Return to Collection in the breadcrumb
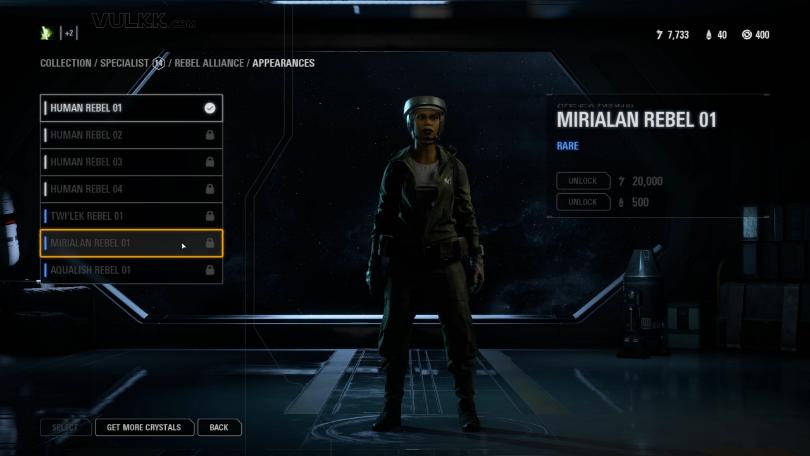The width and height of the screenshot is (810, 456). pyautogui.click(x=65, y=63)
